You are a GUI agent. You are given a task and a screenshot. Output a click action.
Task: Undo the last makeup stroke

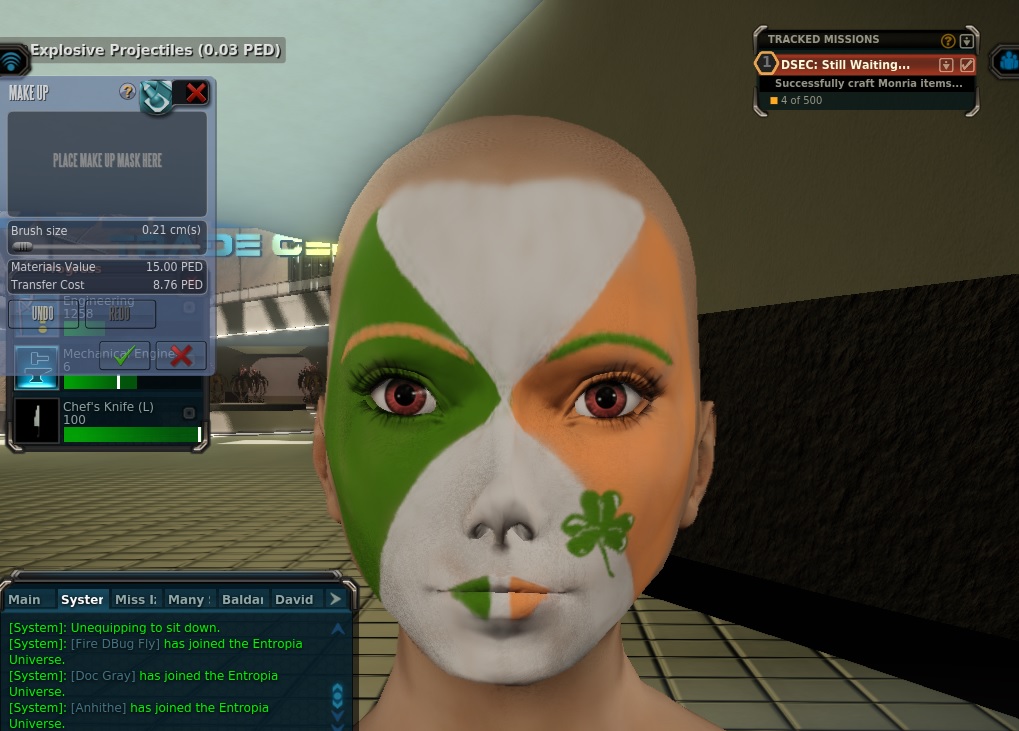[x=42, y=314]
